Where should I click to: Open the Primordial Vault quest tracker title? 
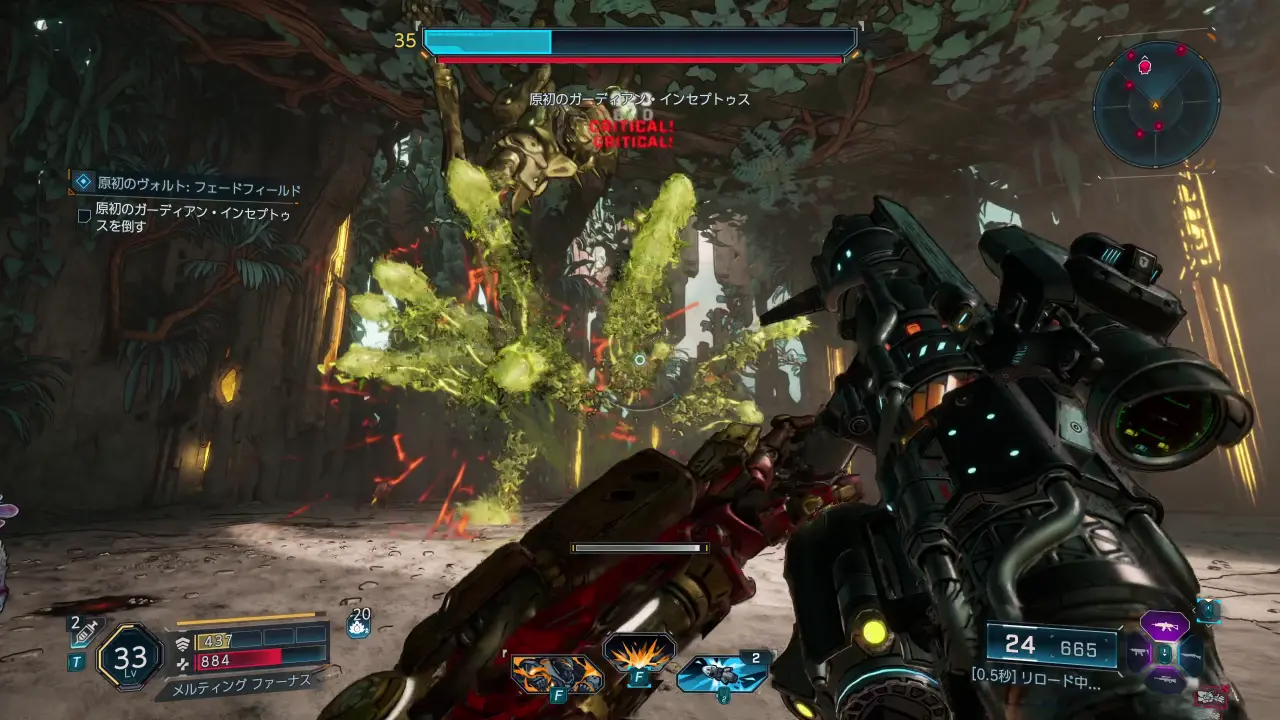[x=198, y=185]
